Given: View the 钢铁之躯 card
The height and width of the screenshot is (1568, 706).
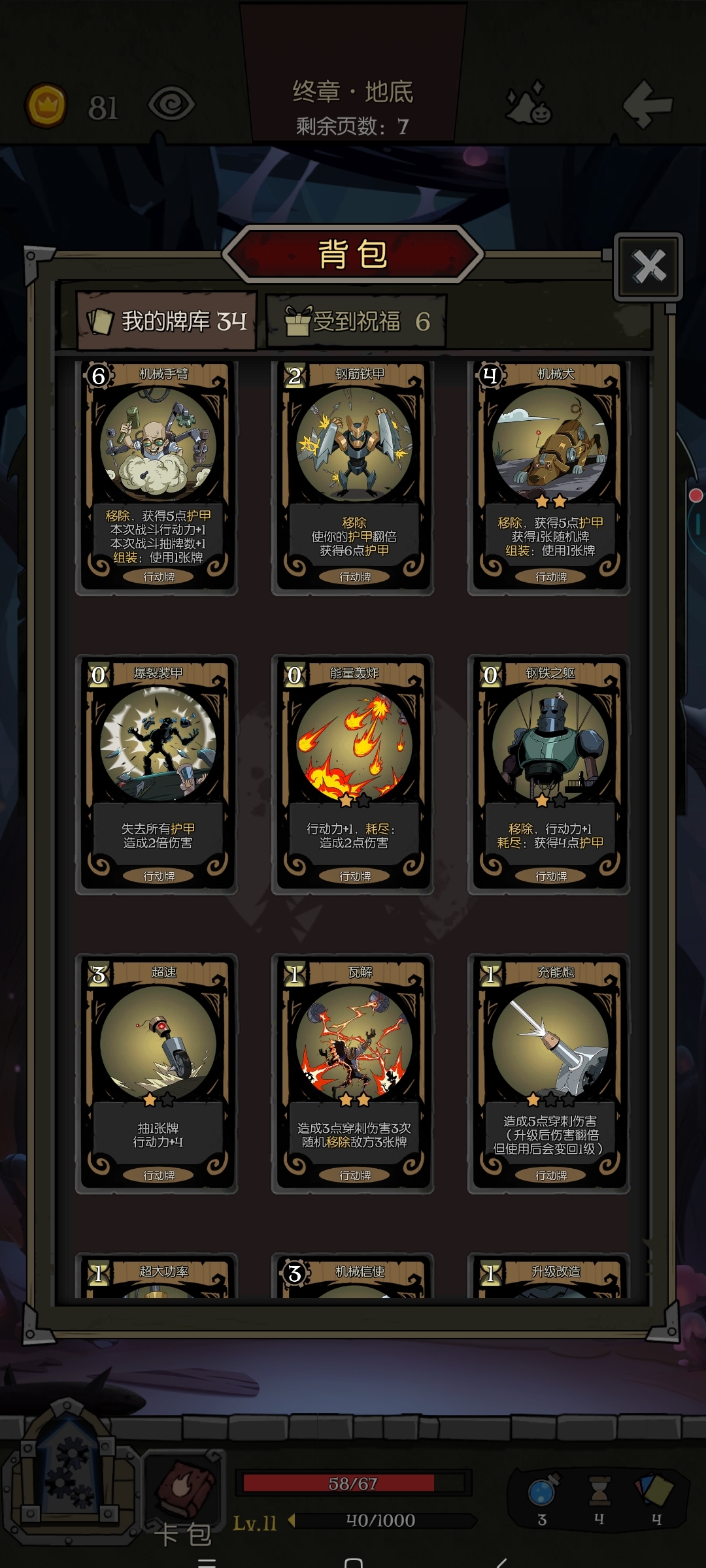Looking at the screenshot, I should tap(549, 774).
